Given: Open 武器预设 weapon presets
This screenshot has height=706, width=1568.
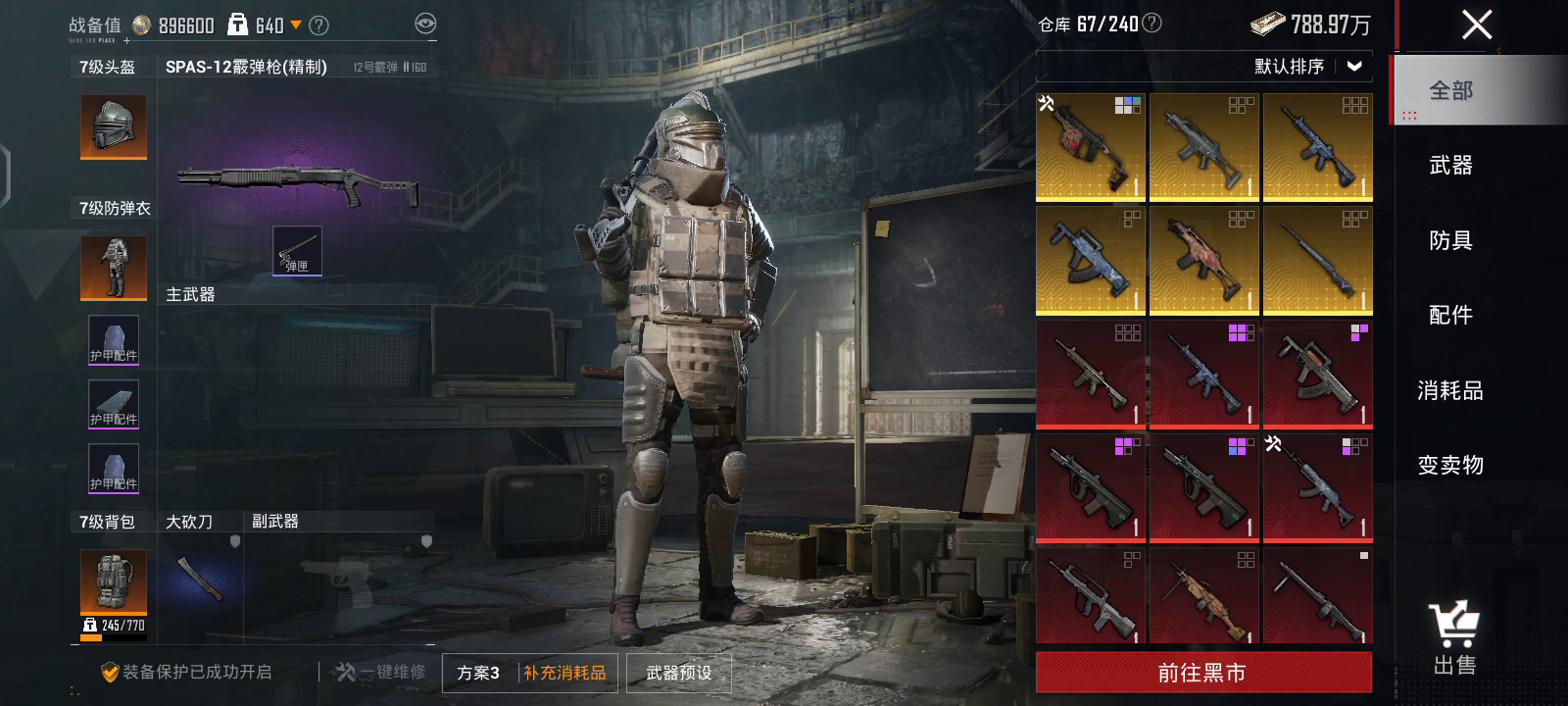Looking at the screenshot, I should (x=679, y=673).
